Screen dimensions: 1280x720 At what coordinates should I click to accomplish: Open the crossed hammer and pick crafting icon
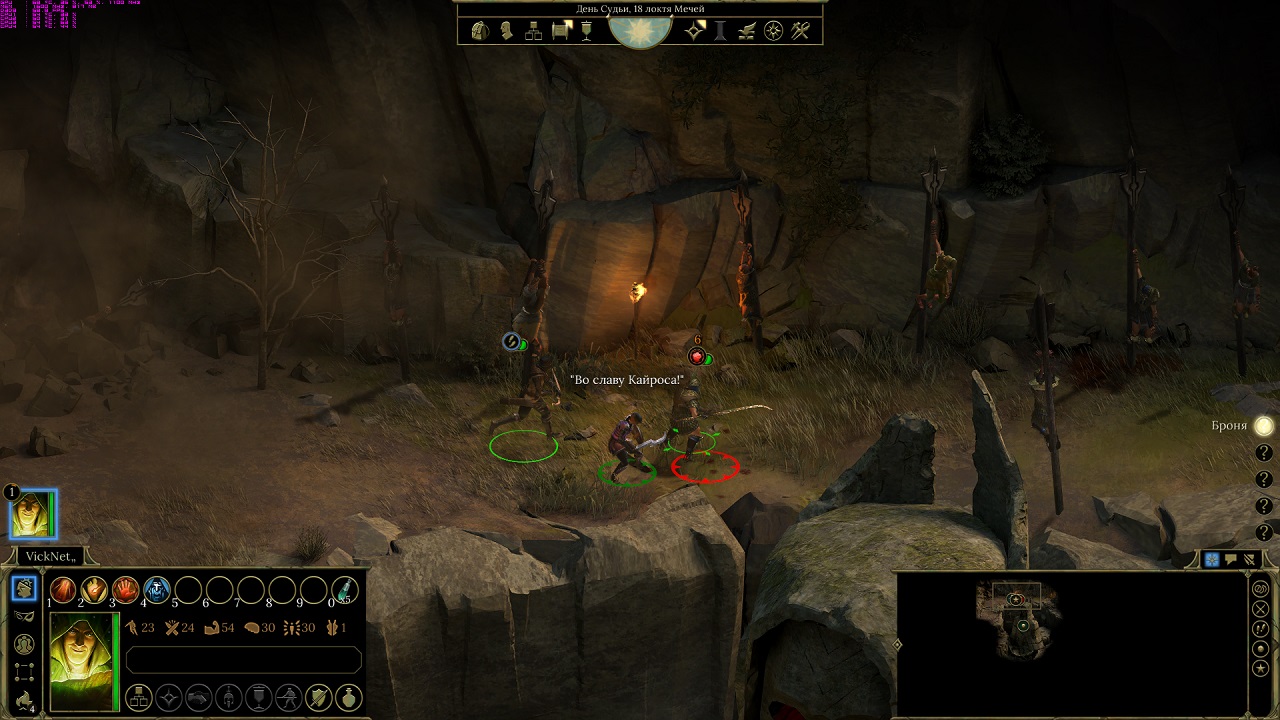(x=800, y=31)
